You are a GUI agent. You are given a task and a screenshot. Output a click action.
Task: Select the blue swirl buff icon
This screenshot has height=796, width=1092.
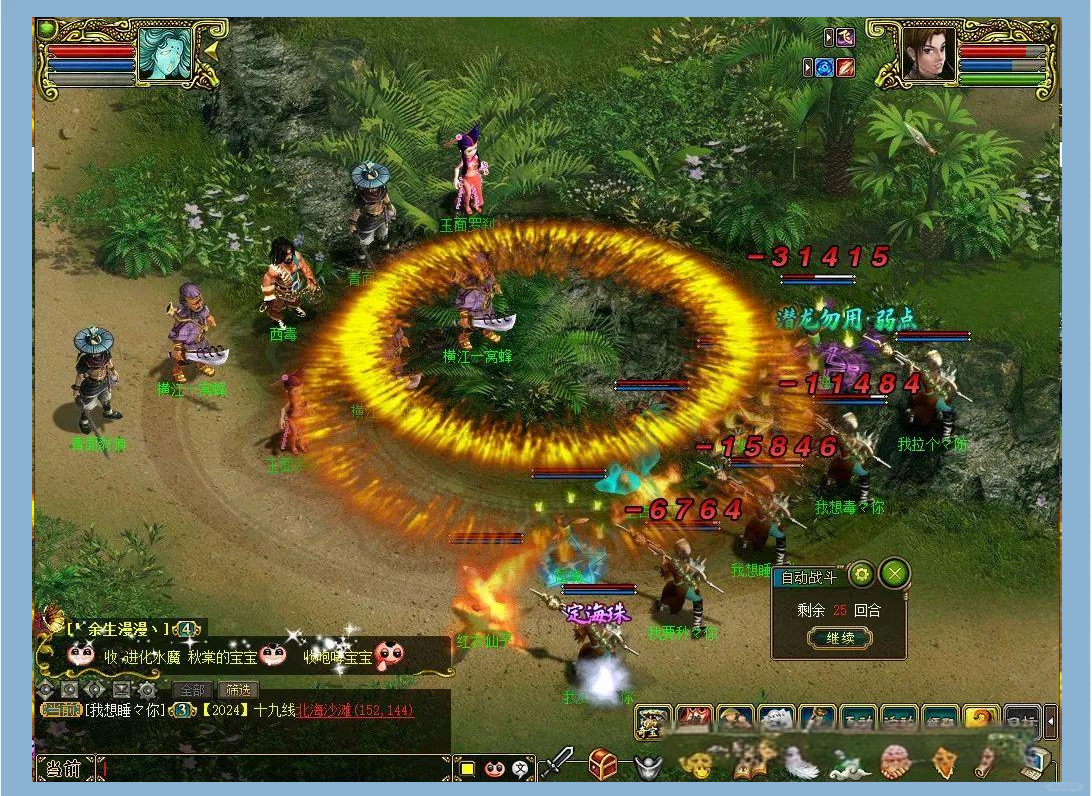[x=824, y=68]
